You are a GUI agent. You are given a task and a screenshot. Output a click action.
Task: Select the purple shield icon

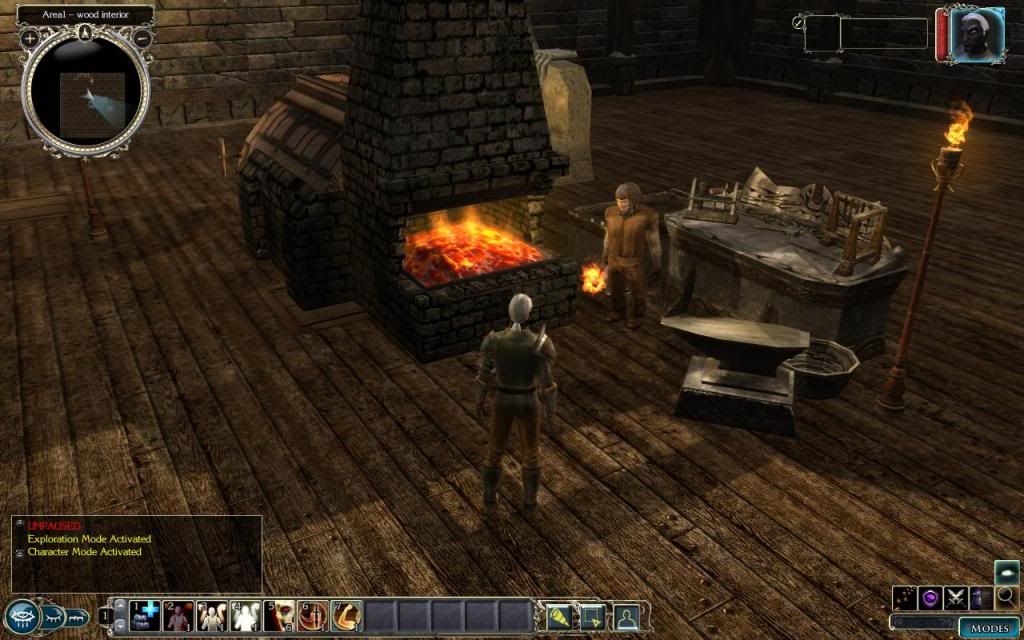(930, 598)
